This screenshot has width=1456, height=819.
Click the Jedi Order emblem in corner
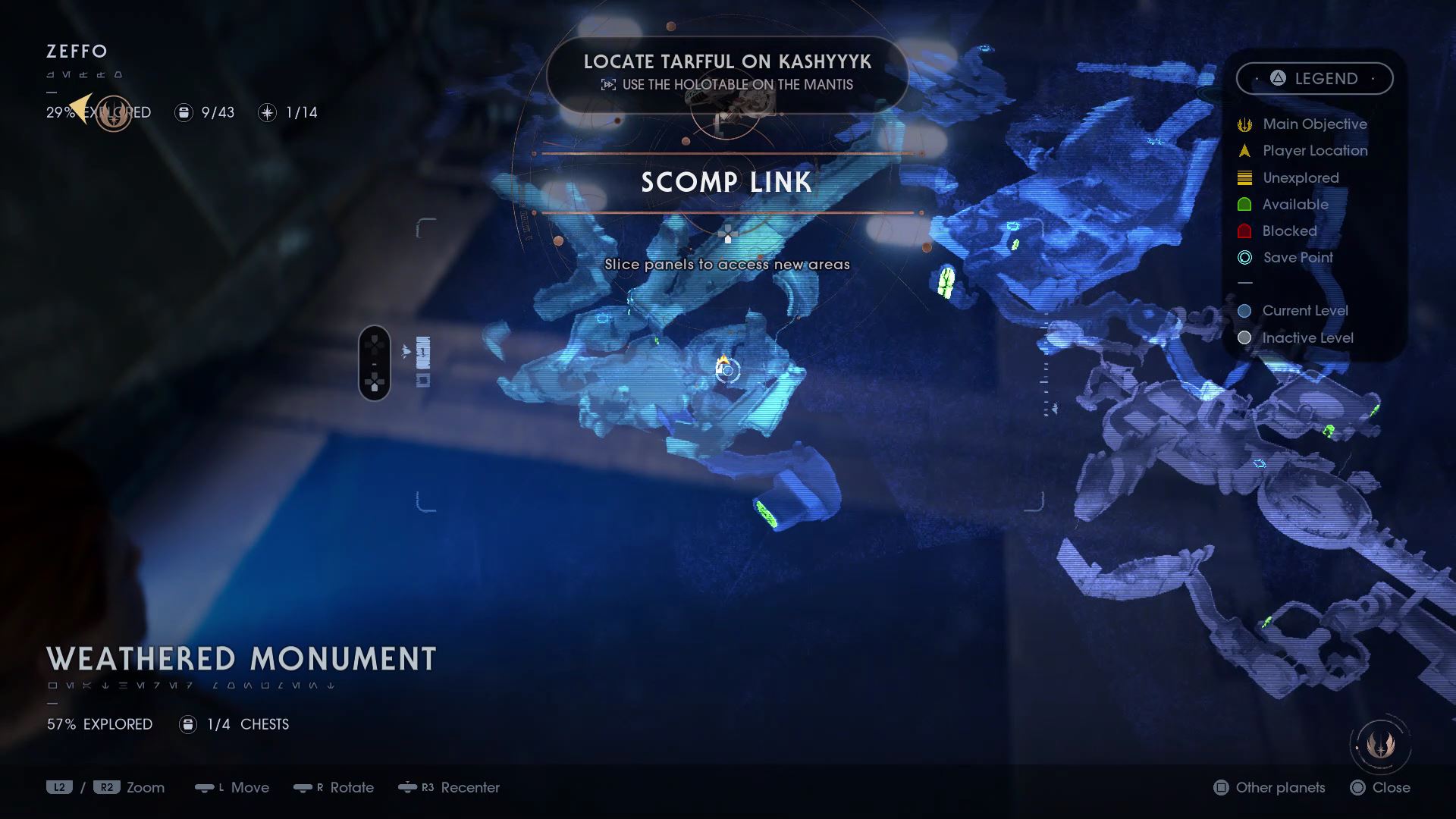click(x=1380, y=745)
